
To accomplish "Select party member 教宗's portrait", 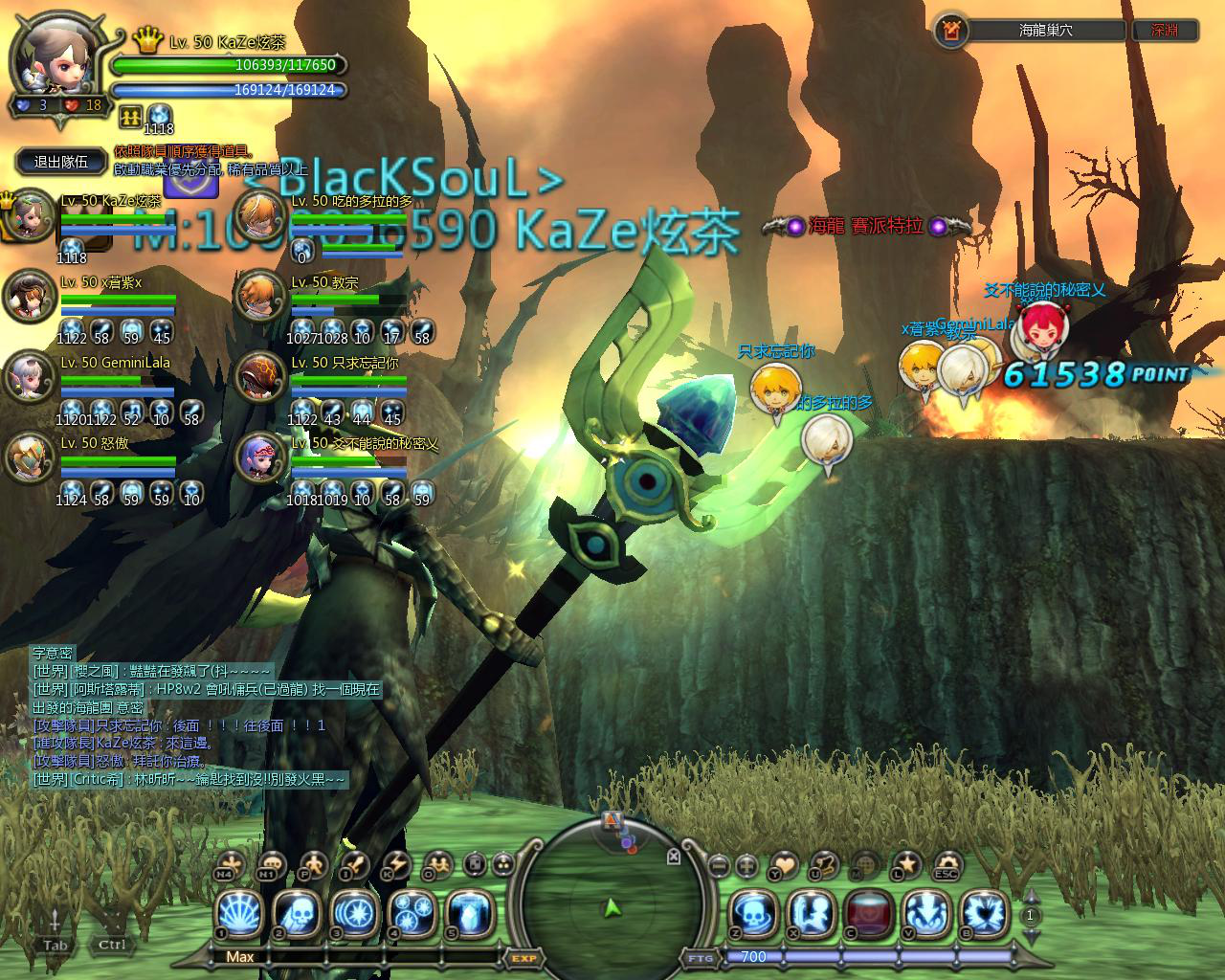I will pyautogui.click(x=259, y=295).
